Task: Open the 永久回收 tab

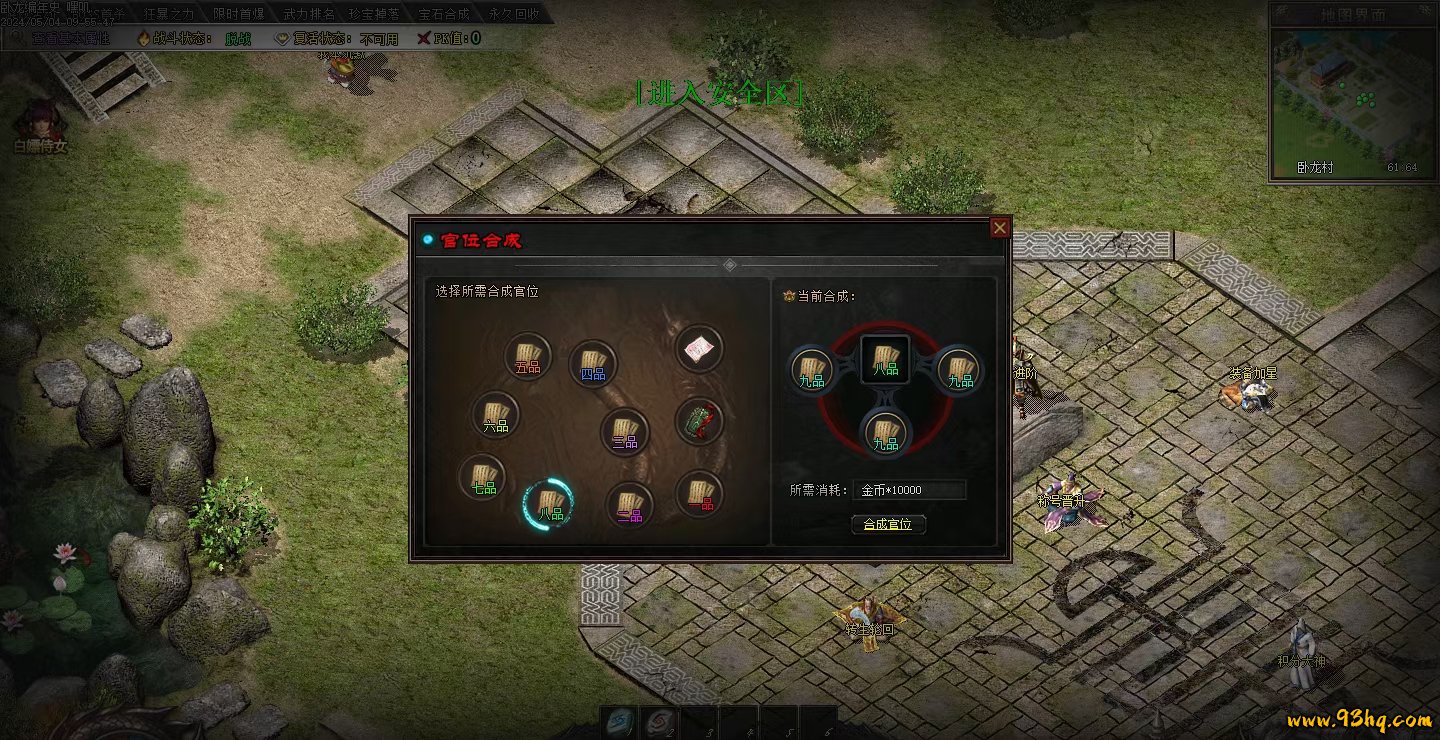Action: click(515, 14)
